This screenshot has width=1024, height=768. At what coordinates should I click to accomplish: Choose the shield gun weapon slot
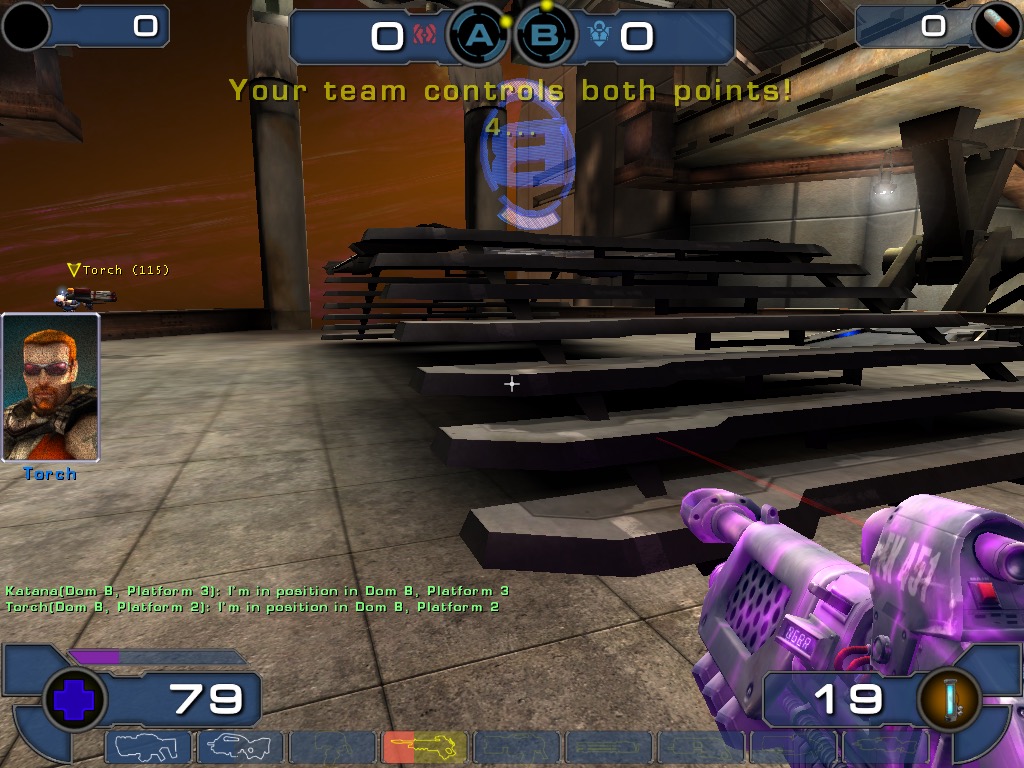pyautogui.click(x=148, y=746)
